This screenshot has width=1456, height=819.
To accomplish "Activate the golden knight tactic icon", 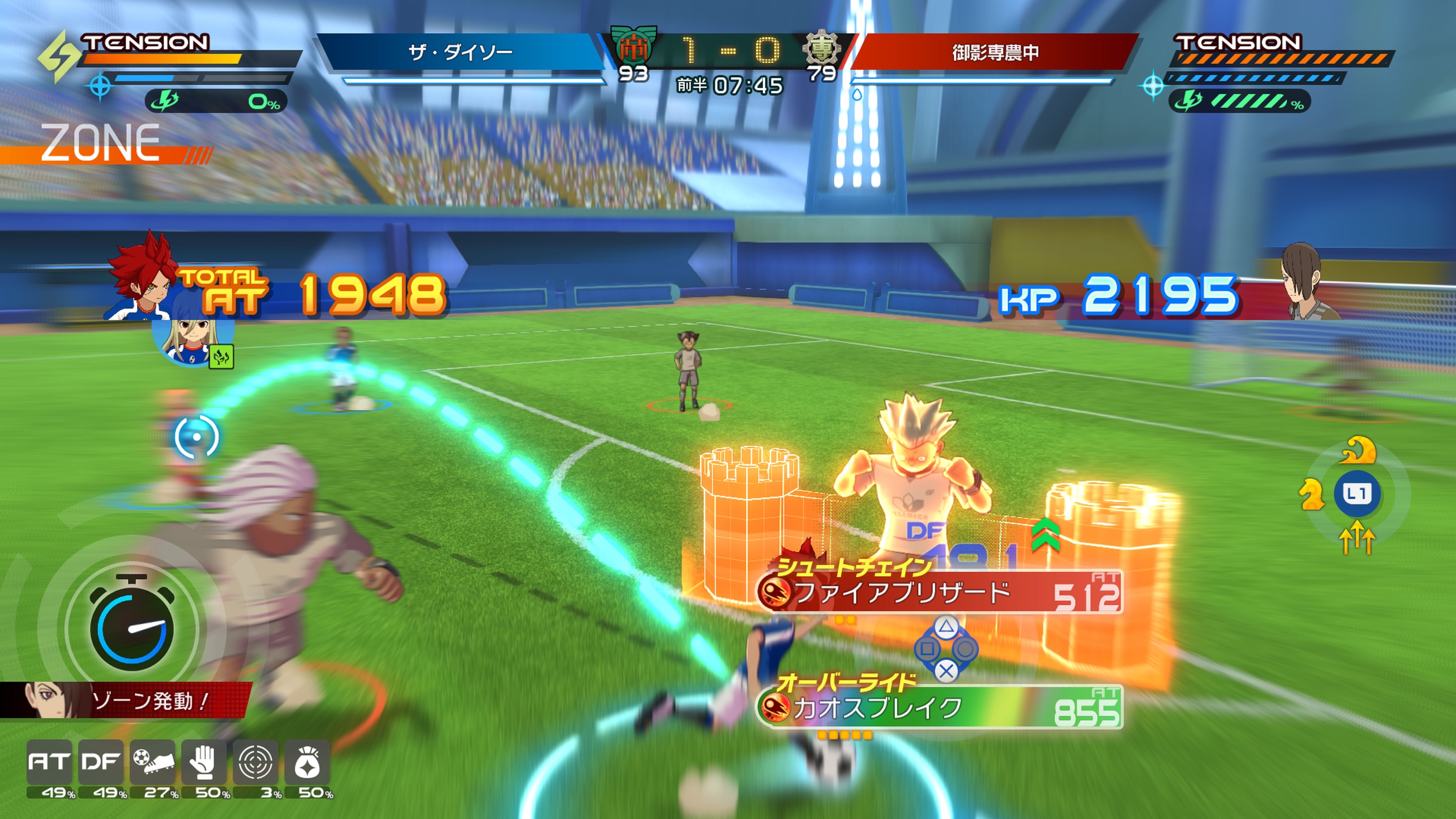I will 1311,494.
